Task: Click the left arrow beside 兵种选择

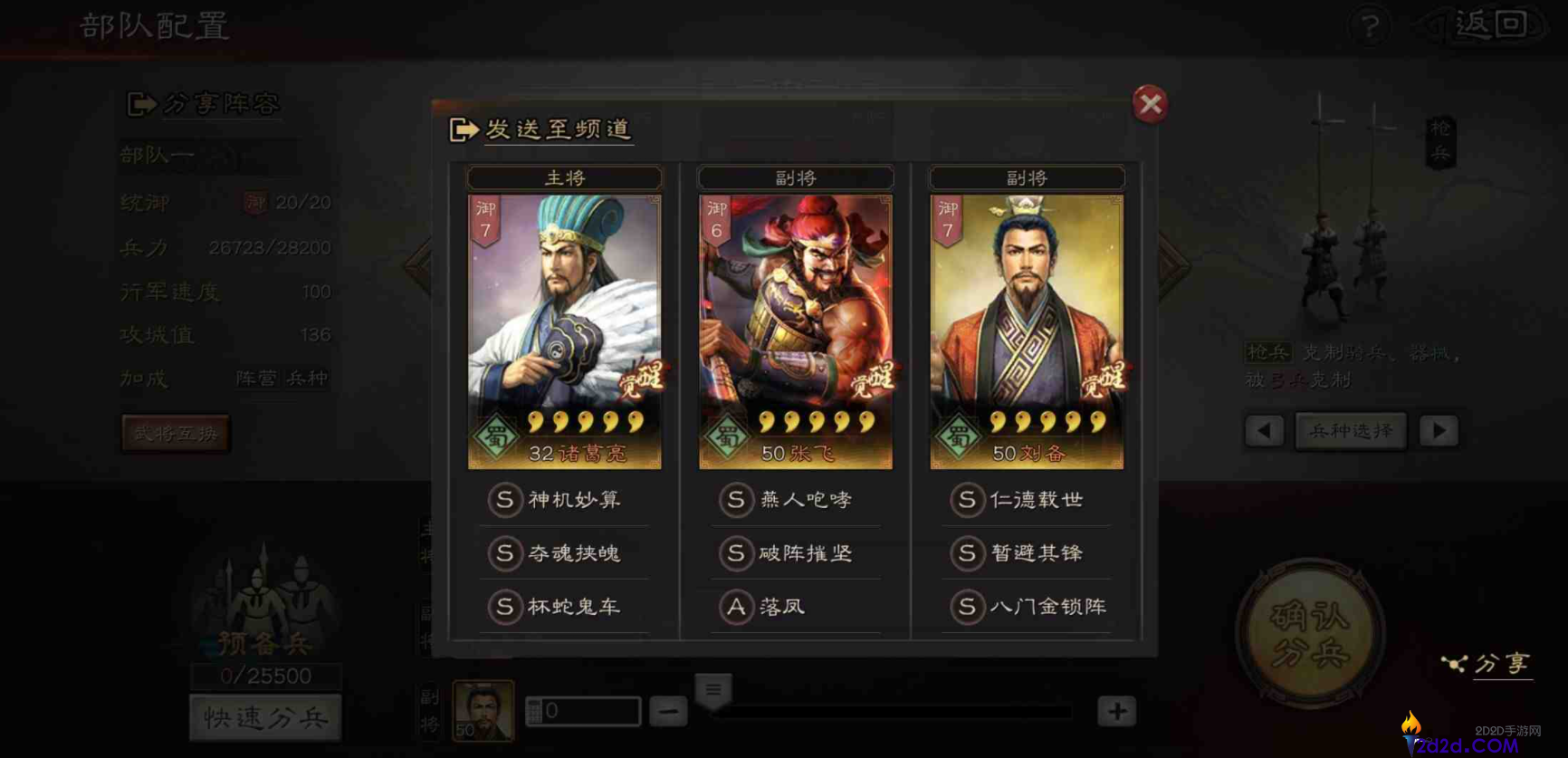Action: click(x=1264, y=431)
